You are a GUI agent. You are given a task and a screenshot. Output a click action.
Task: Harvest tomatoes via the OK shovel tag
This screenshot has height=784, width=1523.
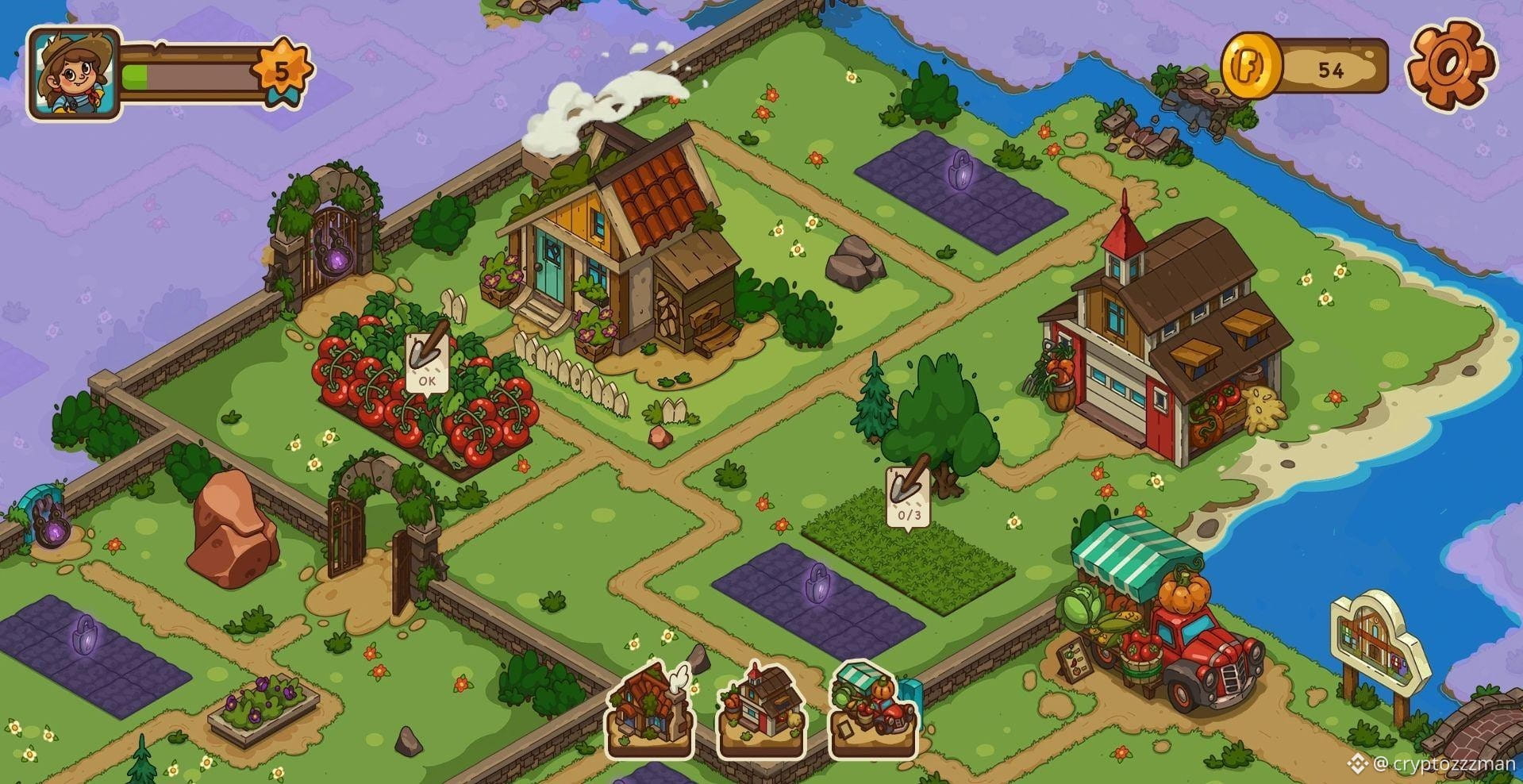point(427,362)
